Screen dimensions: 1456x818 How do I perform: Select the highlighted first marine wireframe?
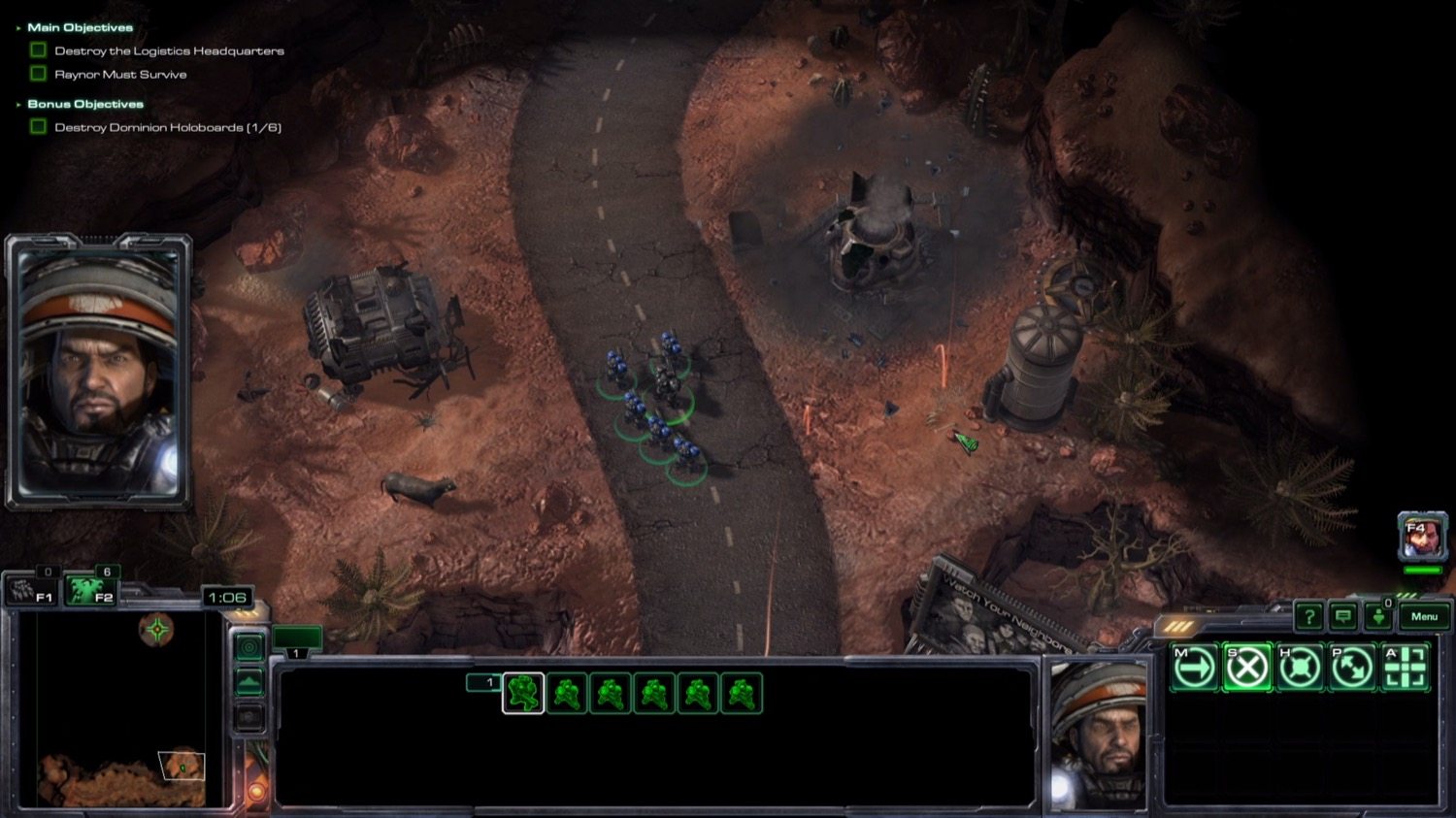coord(523,693)
